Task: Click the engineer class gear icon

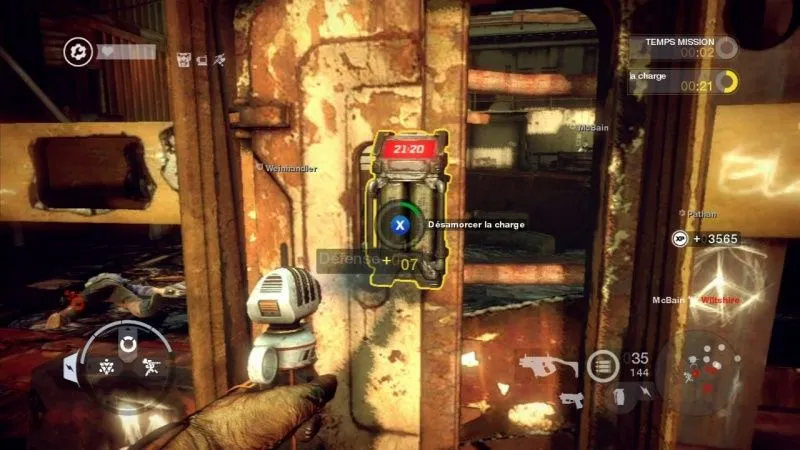Action: point(77,50)
